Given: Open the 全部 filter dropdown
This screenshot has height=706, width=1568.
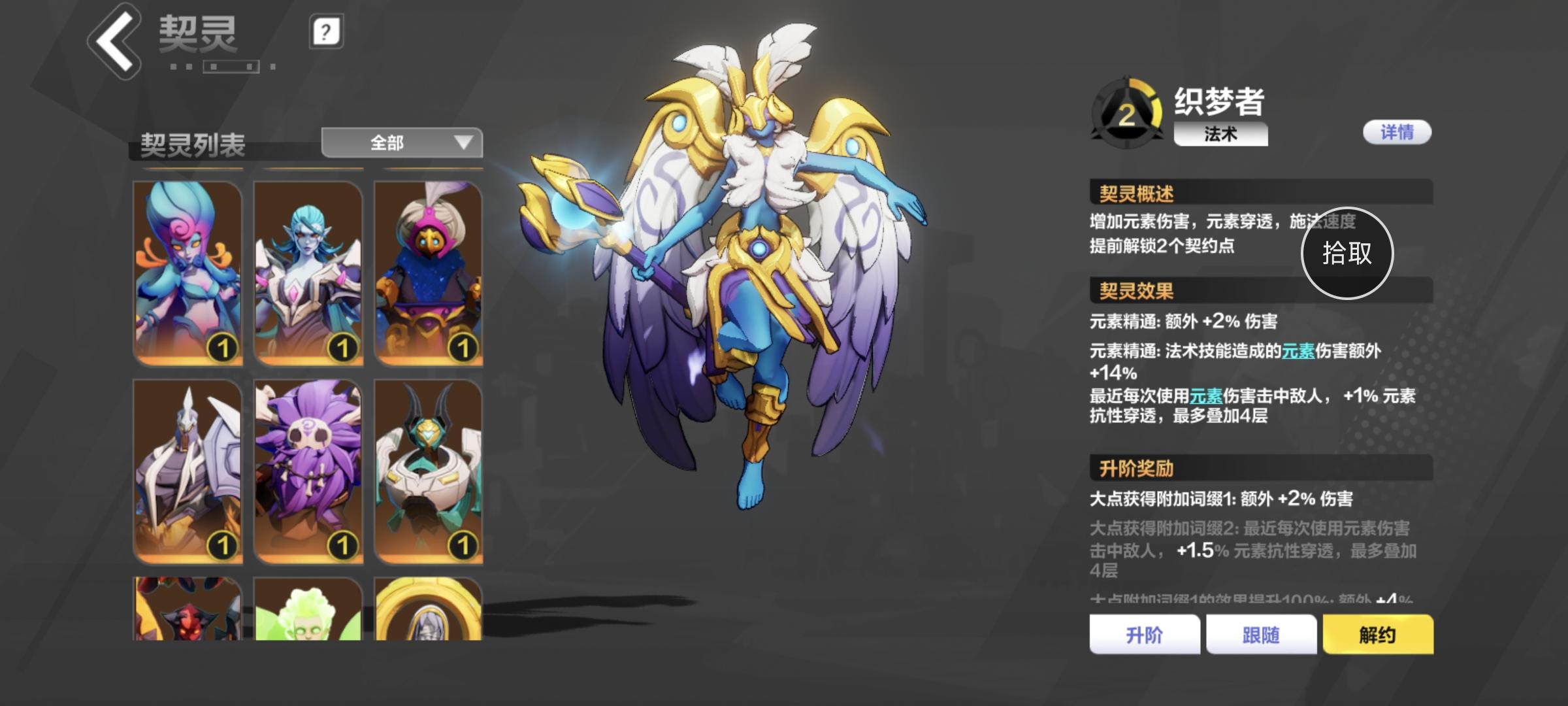Looking at the screenshot, I should (x=400, y=143).
